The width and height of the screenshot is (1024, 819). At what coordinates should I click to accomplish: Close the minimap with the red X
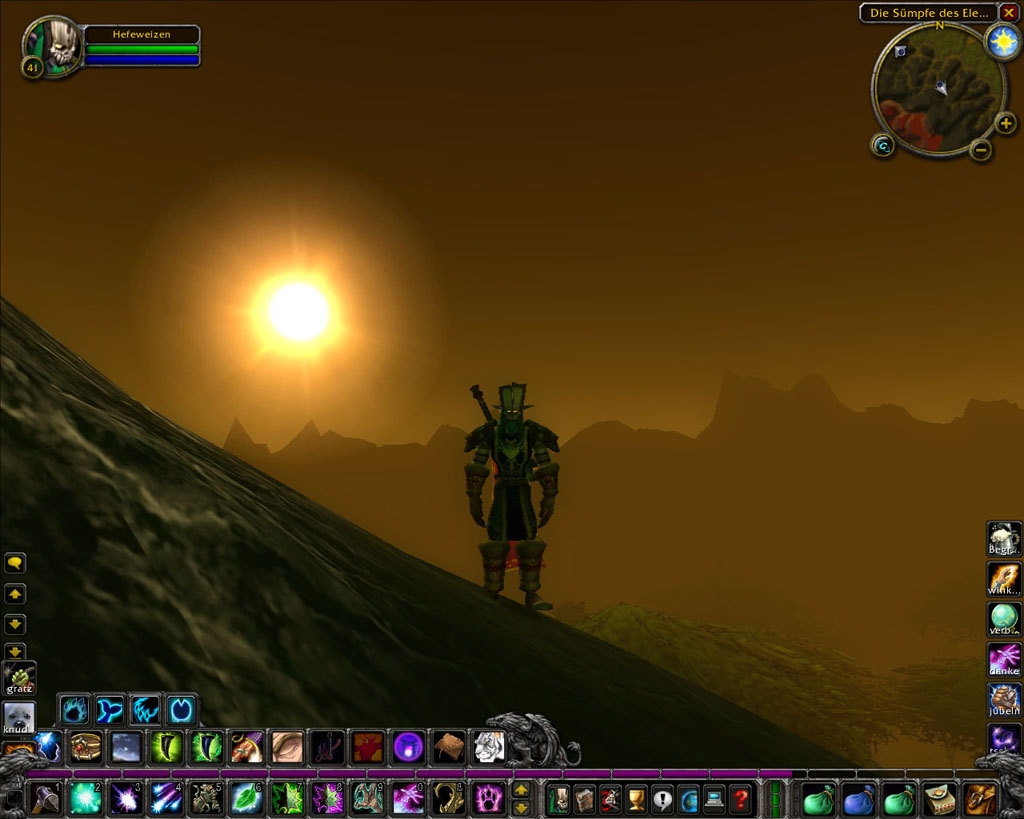point(1009,13)
